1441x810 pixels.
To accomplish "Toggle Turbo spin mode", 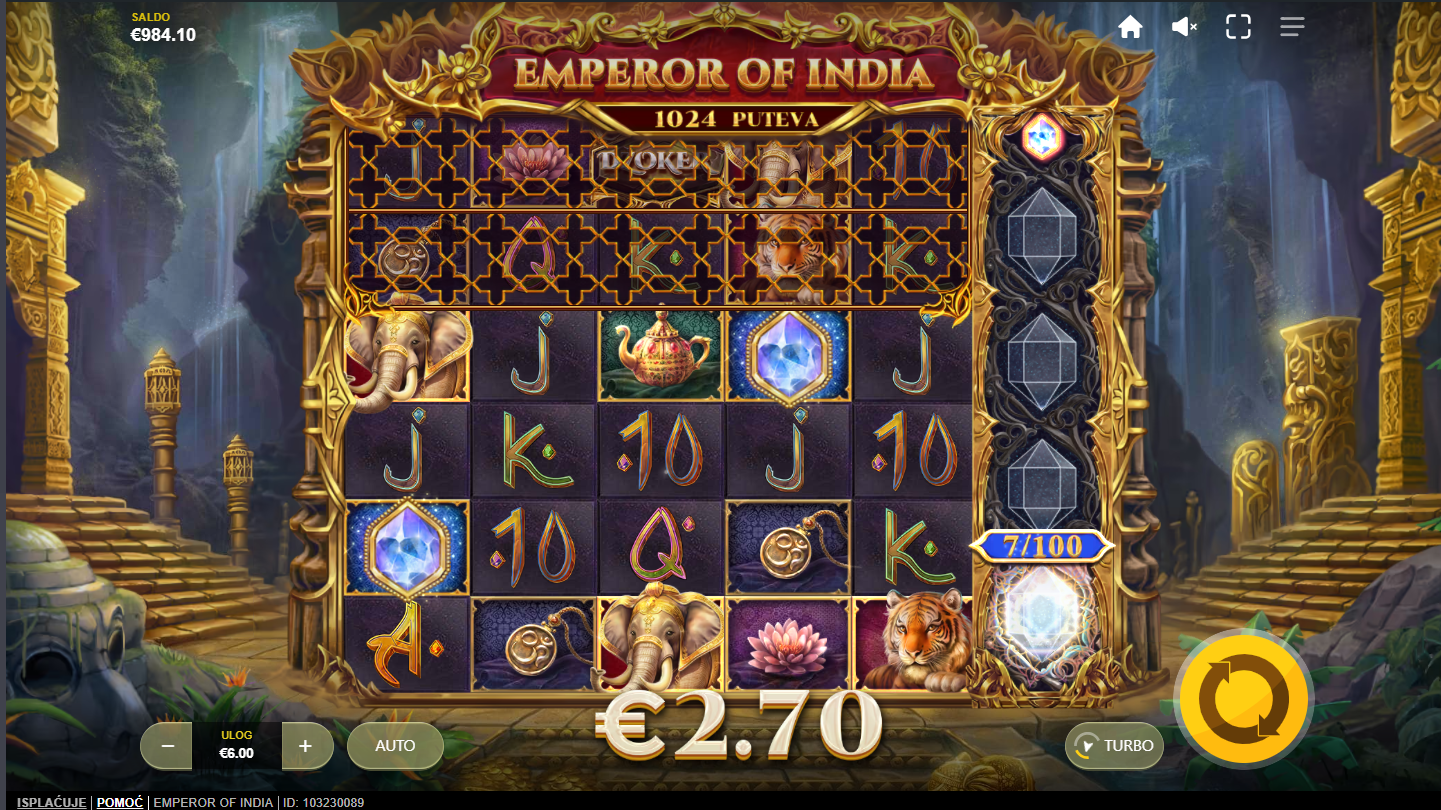I will 1114,746.
